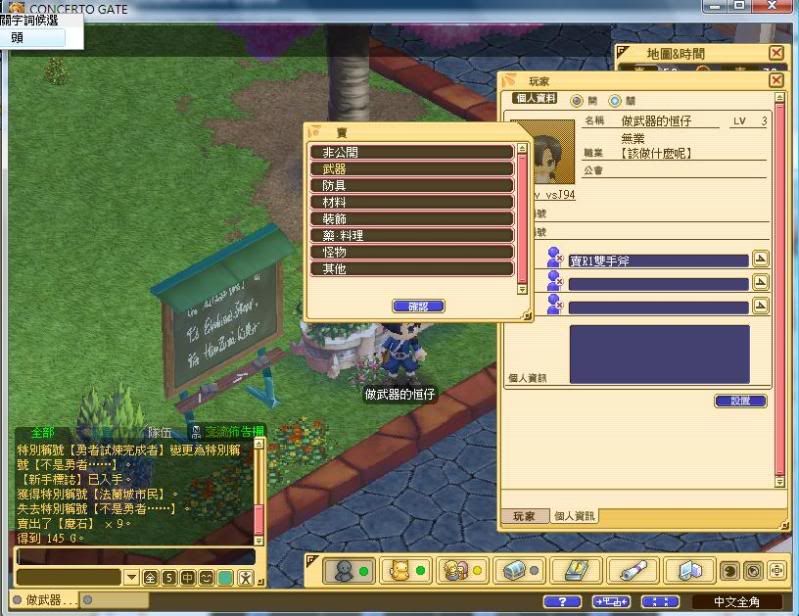The height and width of the screenshot is (616, 799).
Task: Click the 設置 button in player panel
Action: point(741,401)
